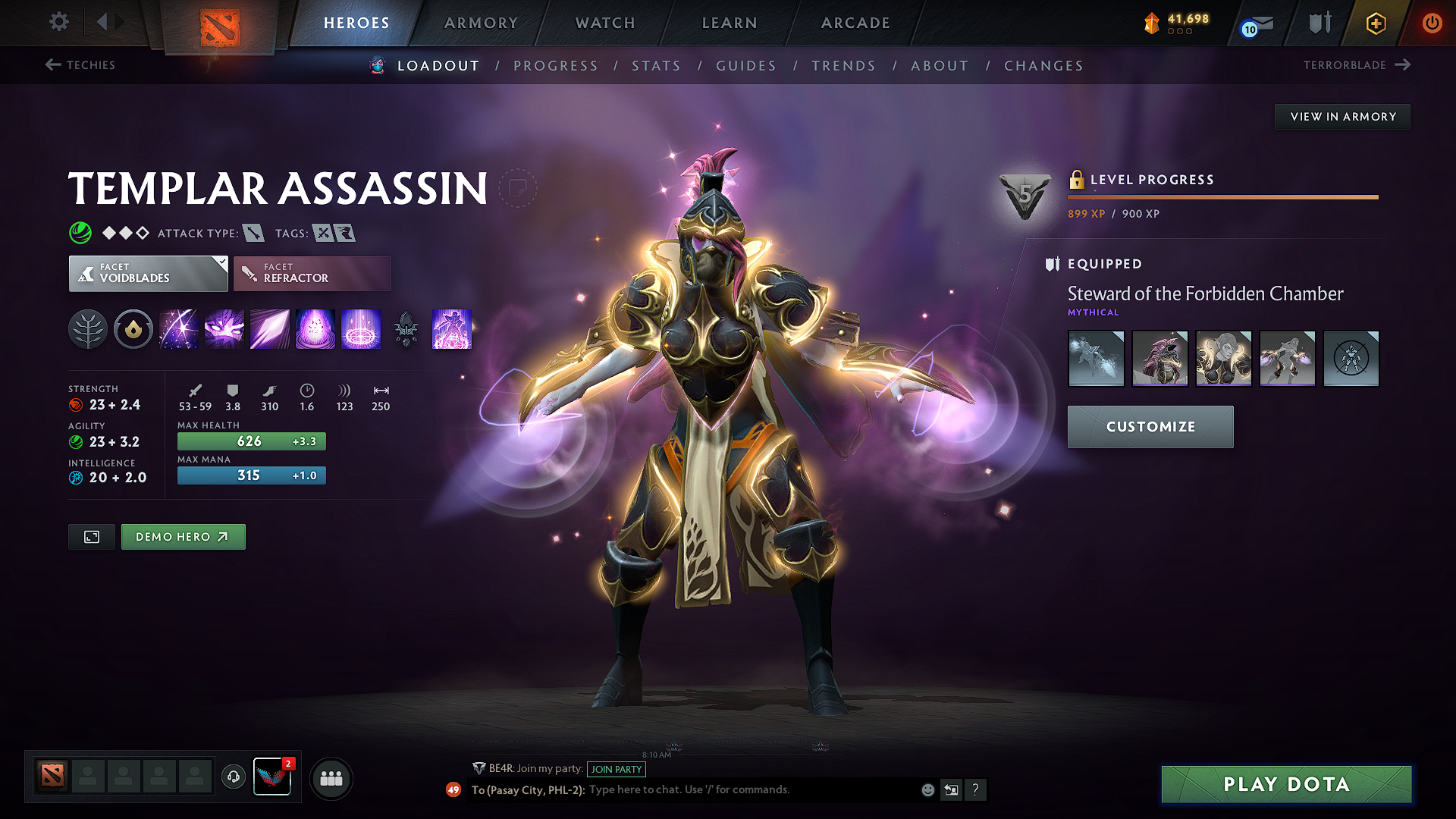The image size is (1456, 819).
Task: Click View in Armory button
Action: [1342, 117]
